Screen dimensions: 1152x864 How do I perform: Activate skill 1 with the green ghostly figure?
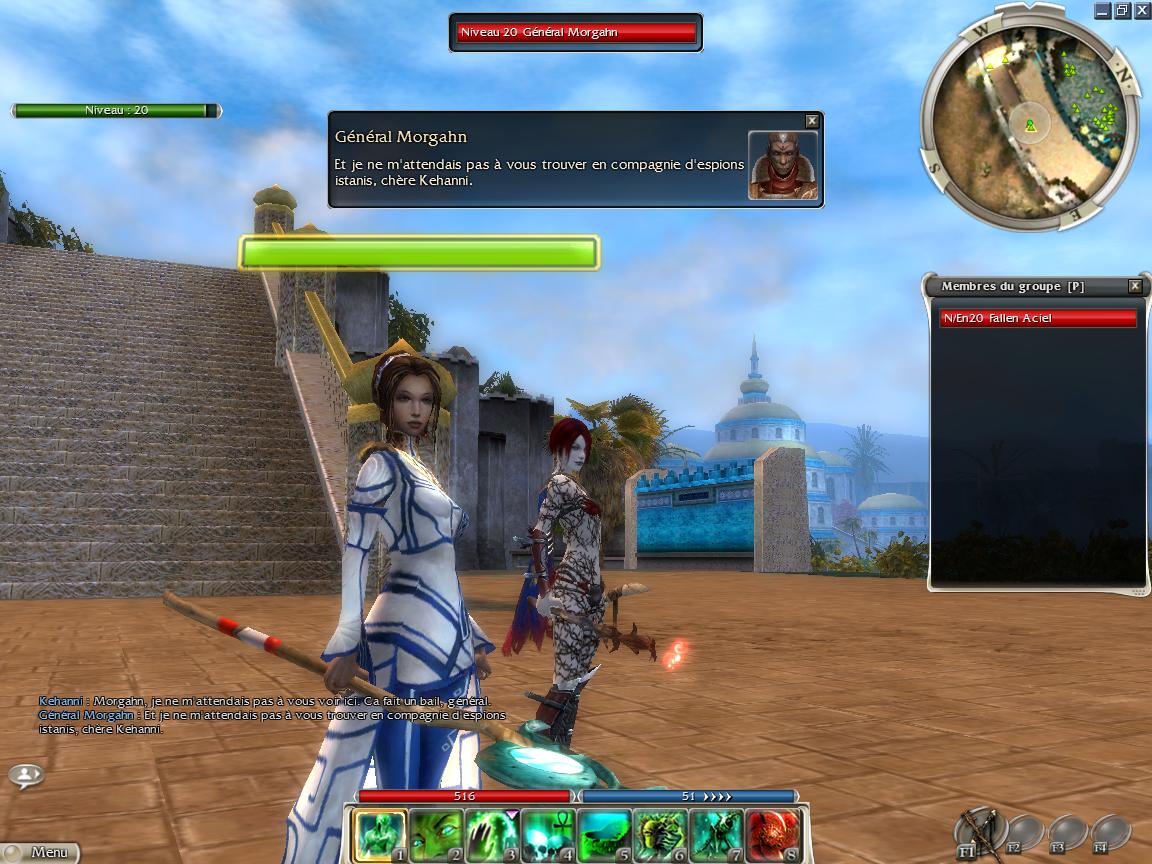pos(380,835)
